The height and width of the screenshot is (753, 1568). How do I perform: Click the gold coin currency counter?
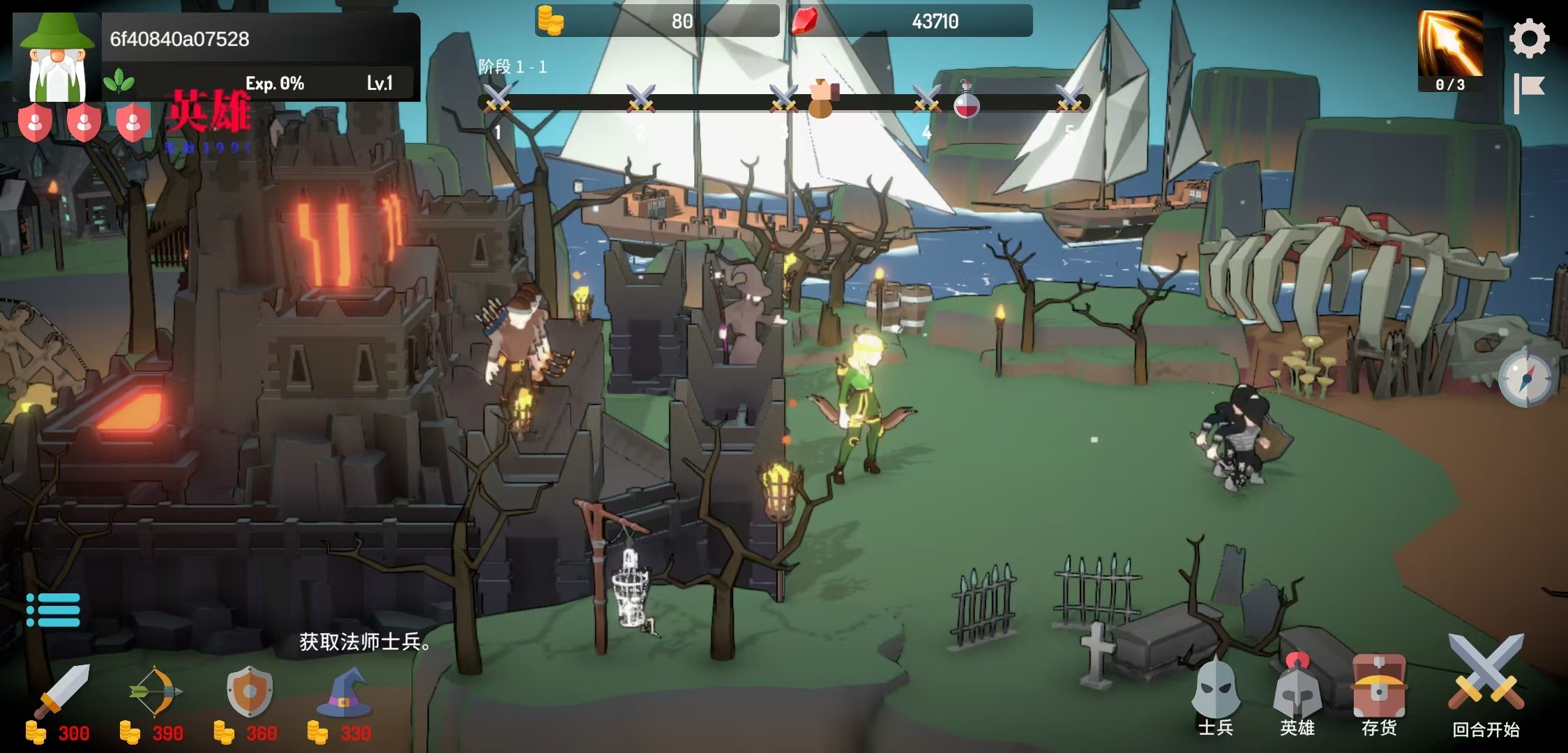656,21
